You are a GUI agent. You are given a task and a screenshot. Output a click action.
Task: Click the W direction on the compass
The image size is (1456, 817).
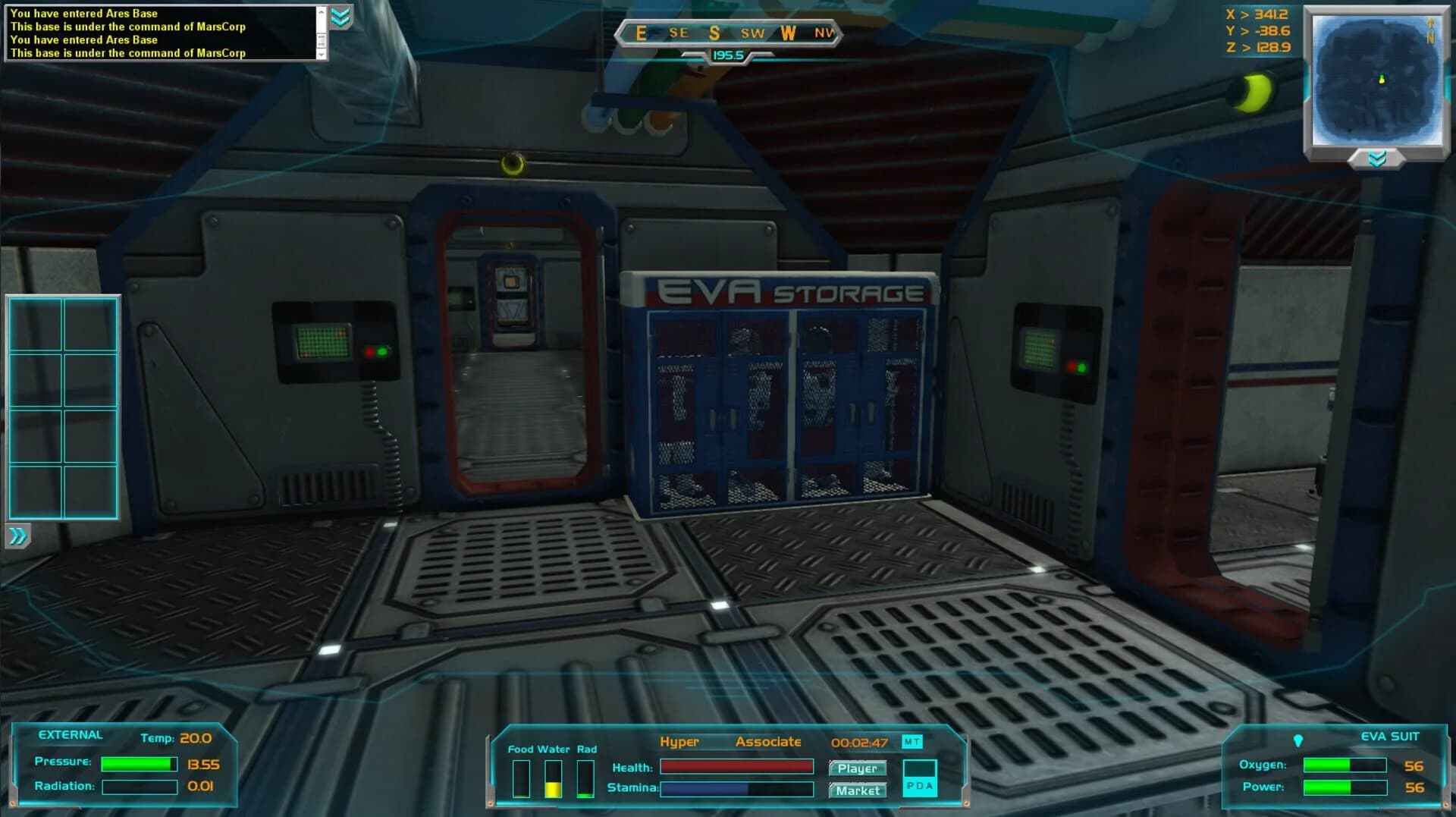tap(789, 34)
